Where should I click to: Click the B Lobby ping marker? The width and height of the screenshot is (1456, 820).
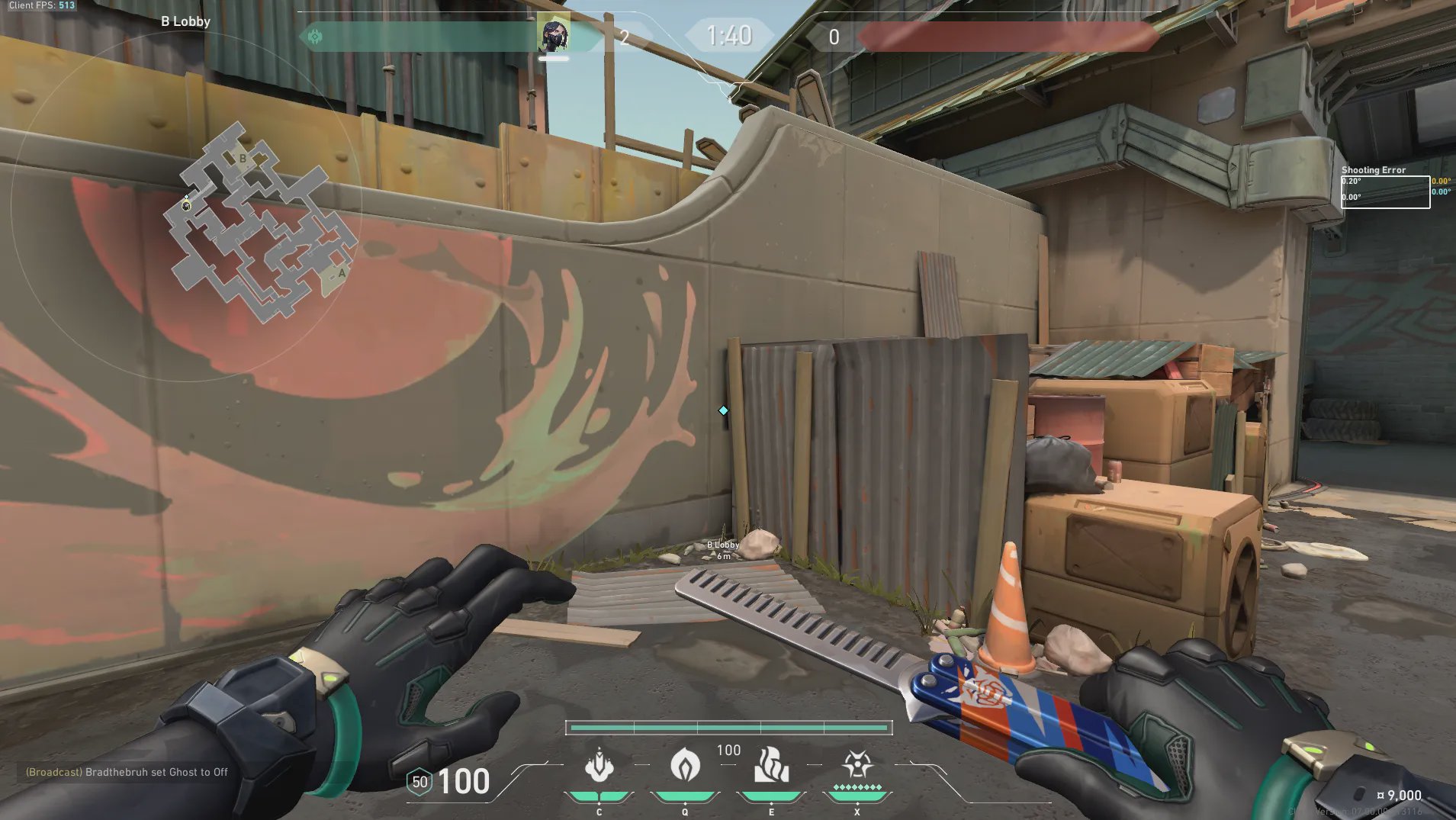point(723,548)
